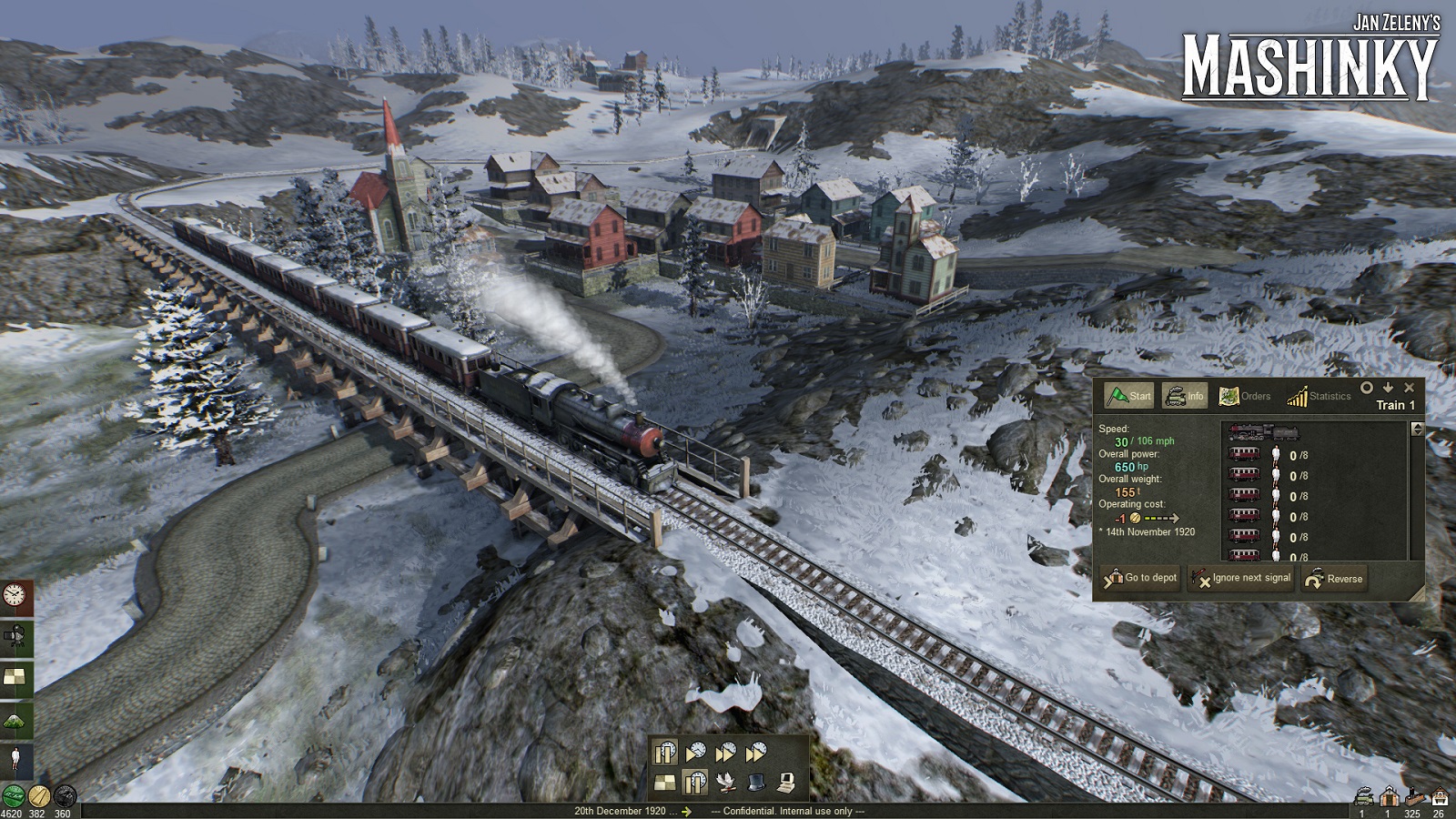Click the Start button with green flag
The height and width of the screenshot is (819, 1456).
[x=1129, y=396]
